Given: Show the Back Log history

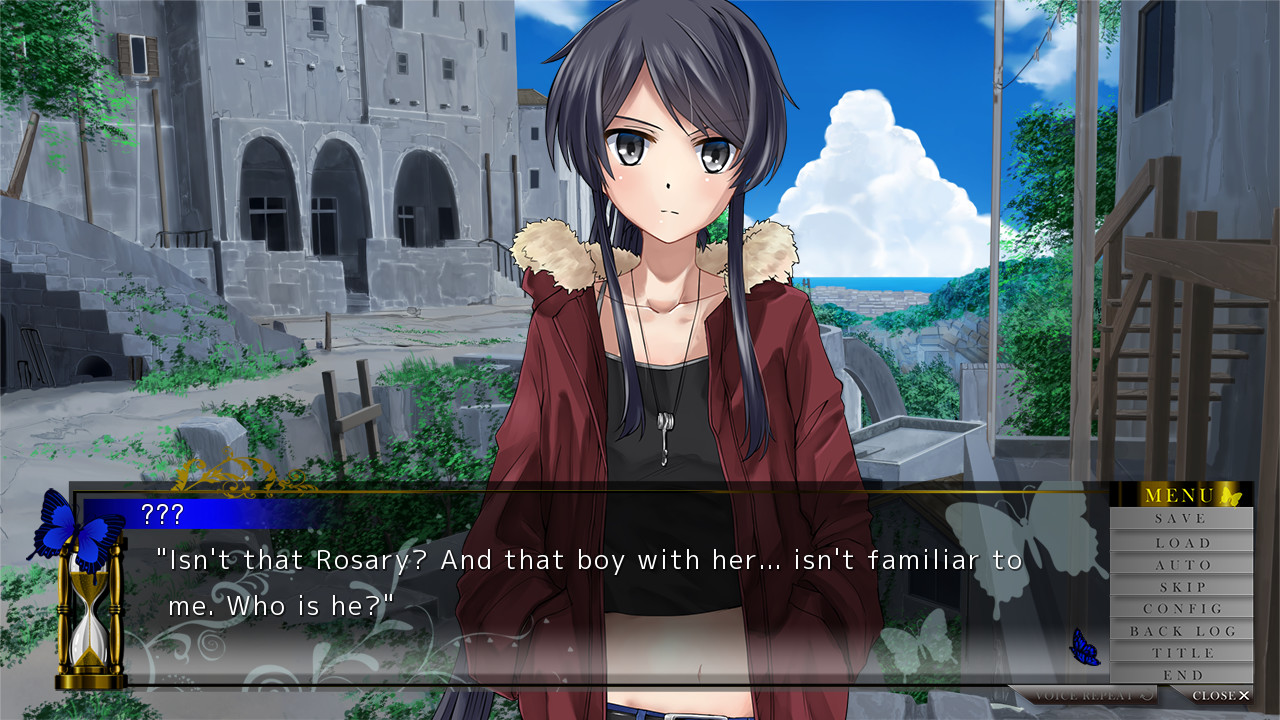Looking at the screenshot, I should click(x=1181, y=631).
